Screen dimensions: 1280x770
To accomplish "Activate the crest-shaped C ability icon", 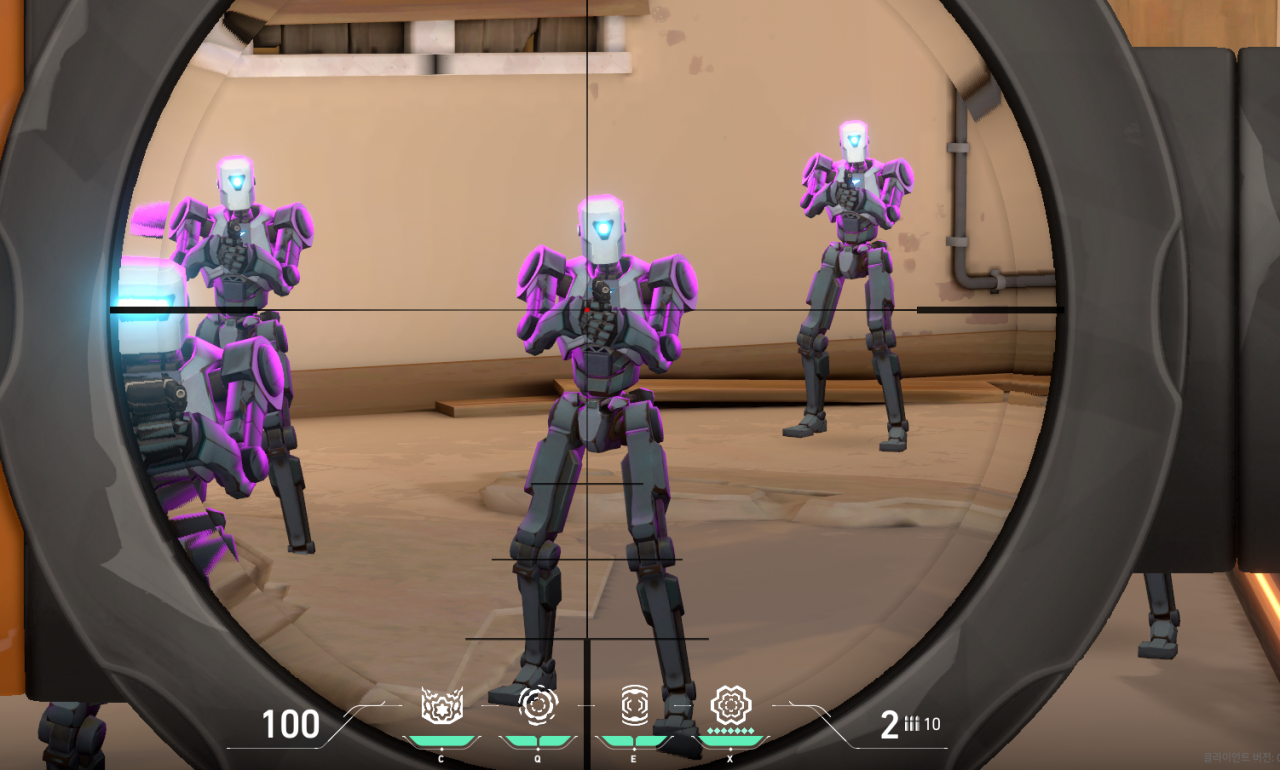I will (x=441, y=706).
